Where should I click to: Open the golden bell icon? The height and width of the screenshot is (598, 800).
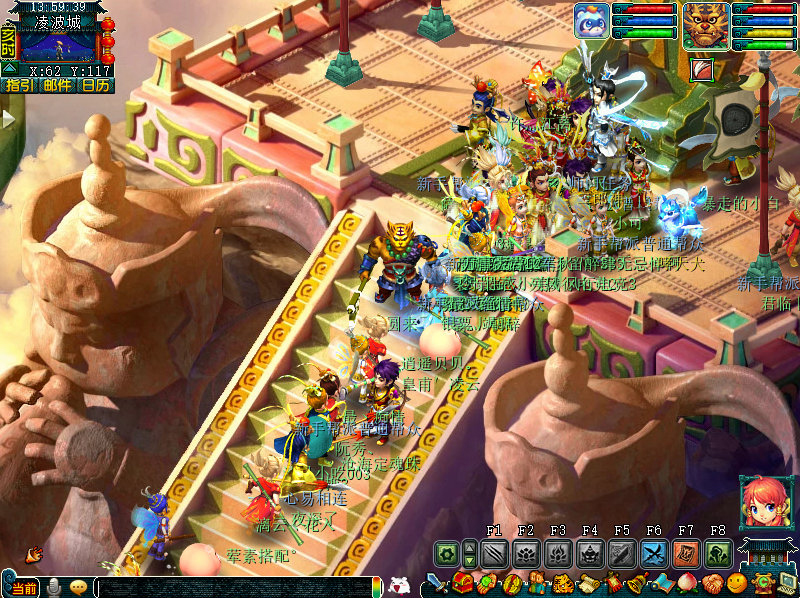pyautogui.click(x=636, y=584)
